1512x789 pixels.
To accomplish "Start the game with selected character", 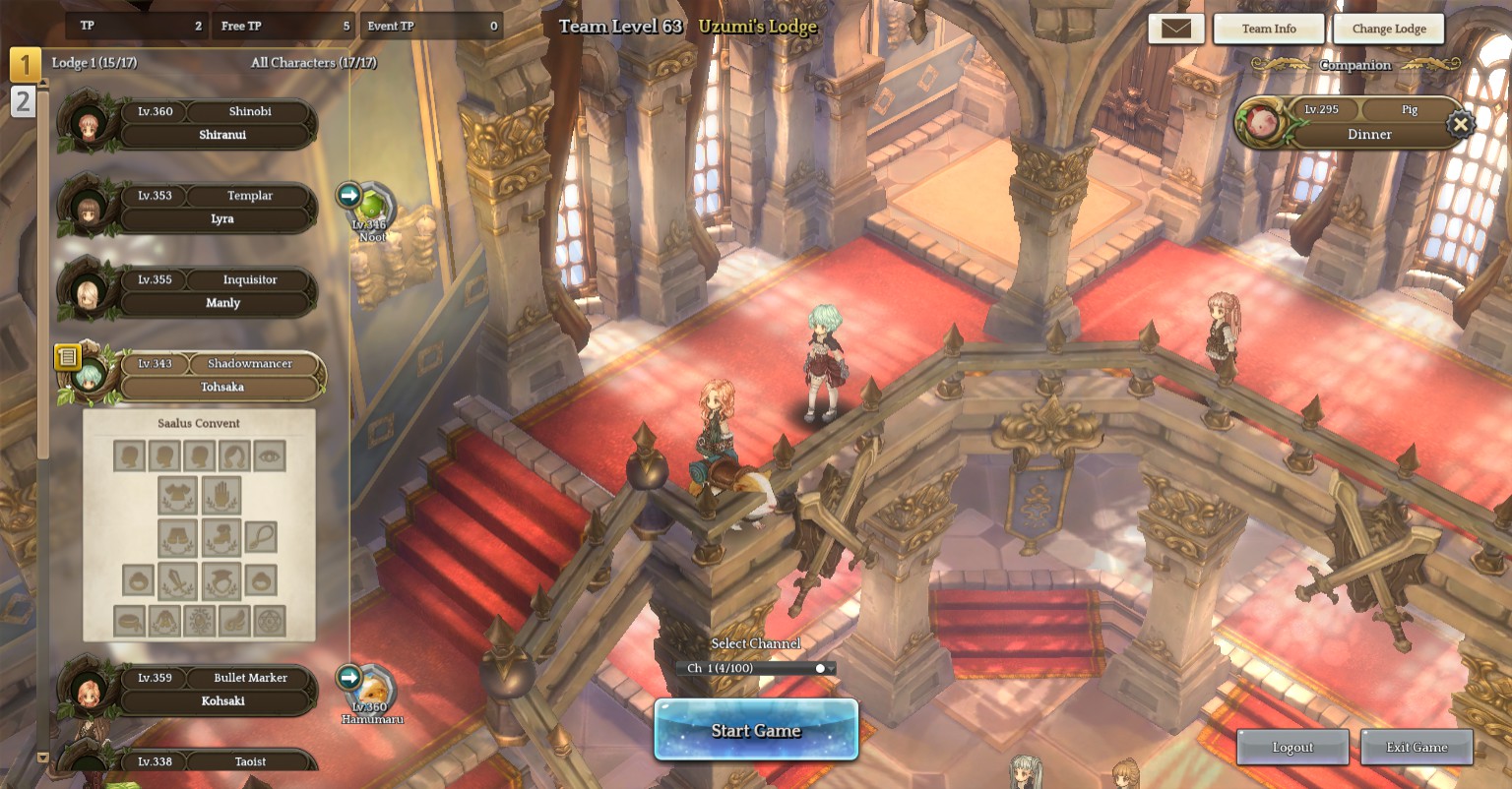I will [x=756, y=730].
